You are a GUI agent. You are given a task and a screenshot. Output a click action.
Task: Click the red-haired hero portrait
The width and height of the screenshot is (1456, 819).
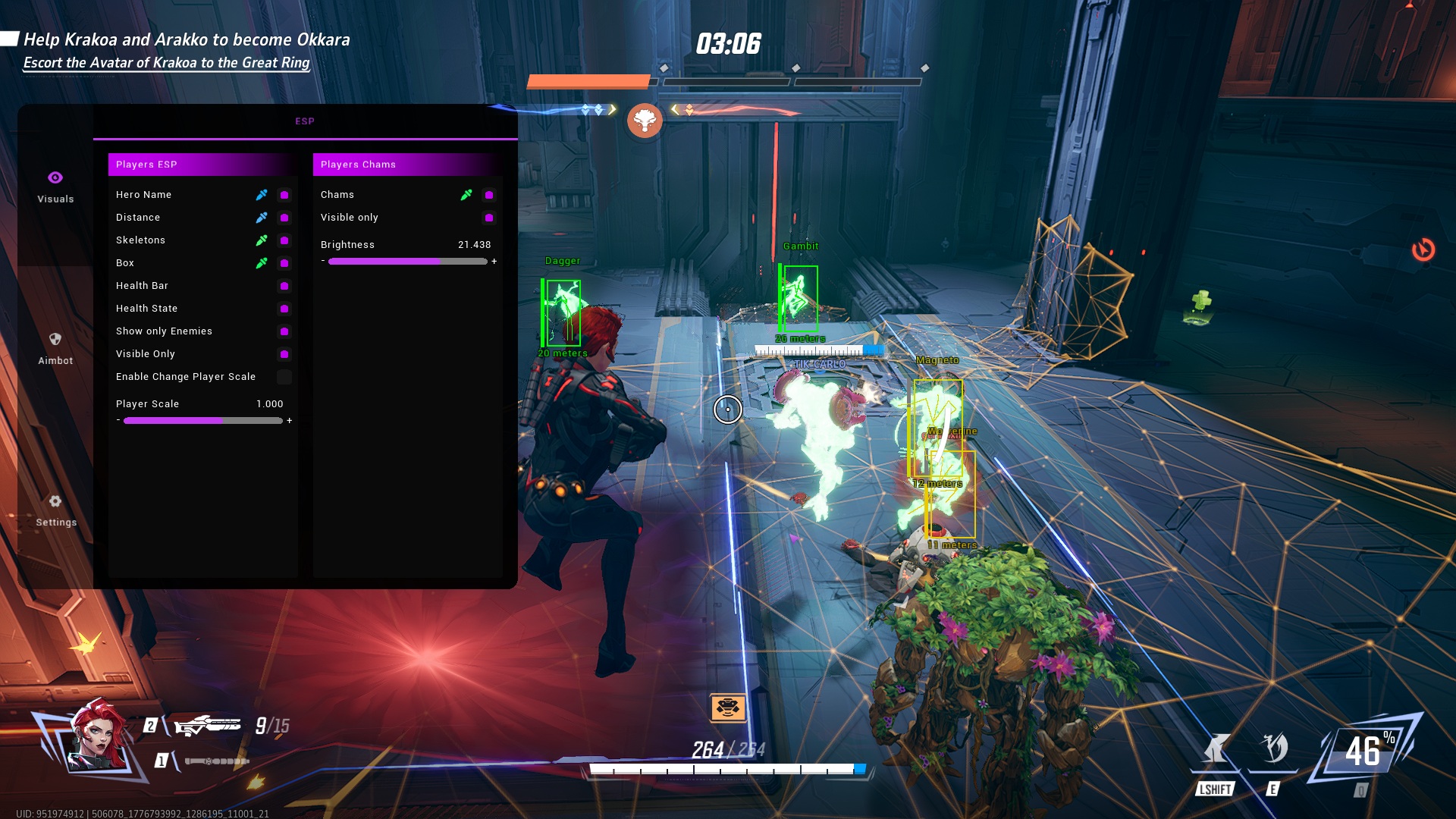pos(96,736)
